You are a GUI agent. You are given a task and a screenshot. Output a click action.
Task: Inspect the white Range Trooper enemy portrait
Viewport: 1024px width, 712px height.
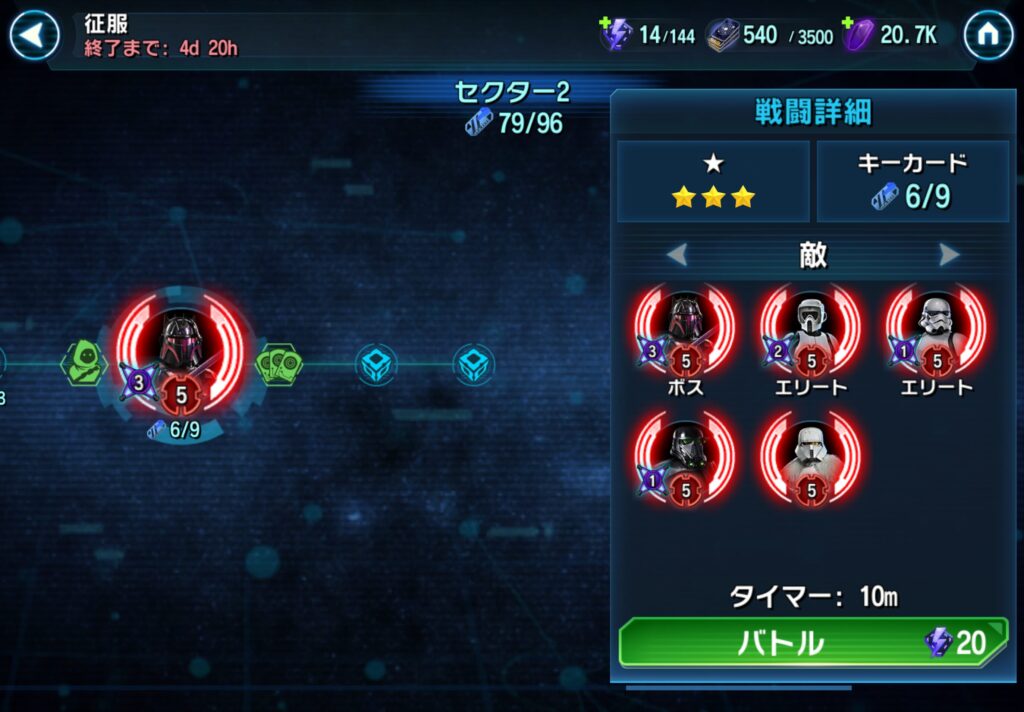(810, 458)
